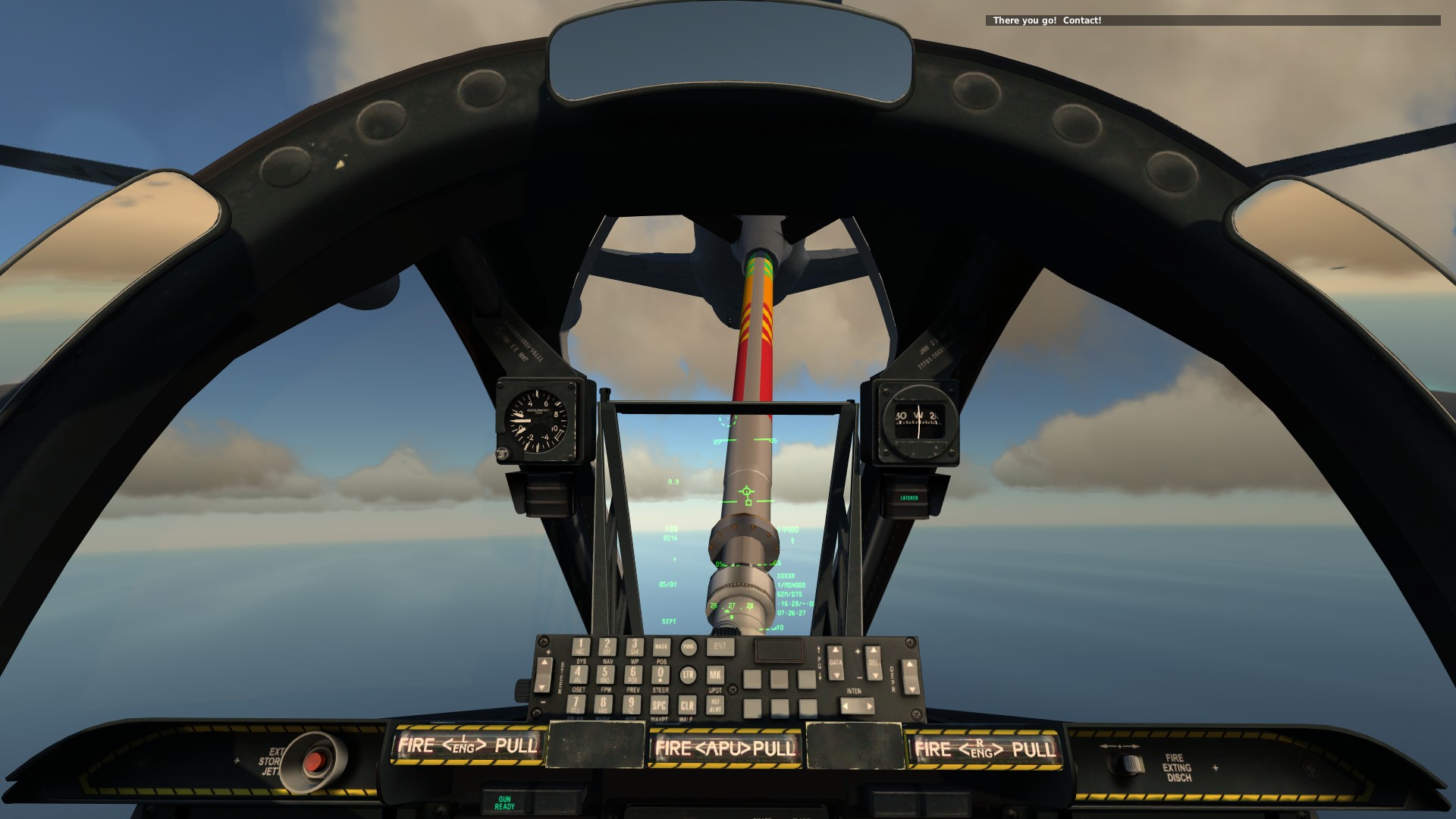
Task: Click the DATA rocker up arrow
Action: click(x=835, y=650)
